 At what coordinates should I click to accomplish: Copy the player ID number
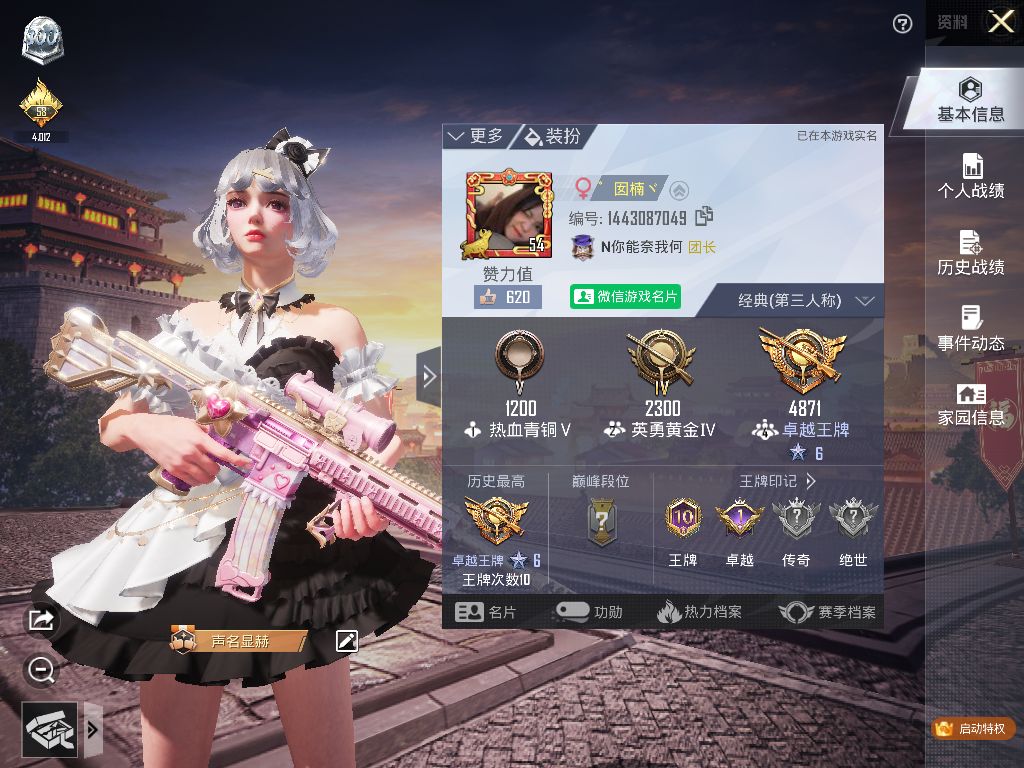click(705, 216)
